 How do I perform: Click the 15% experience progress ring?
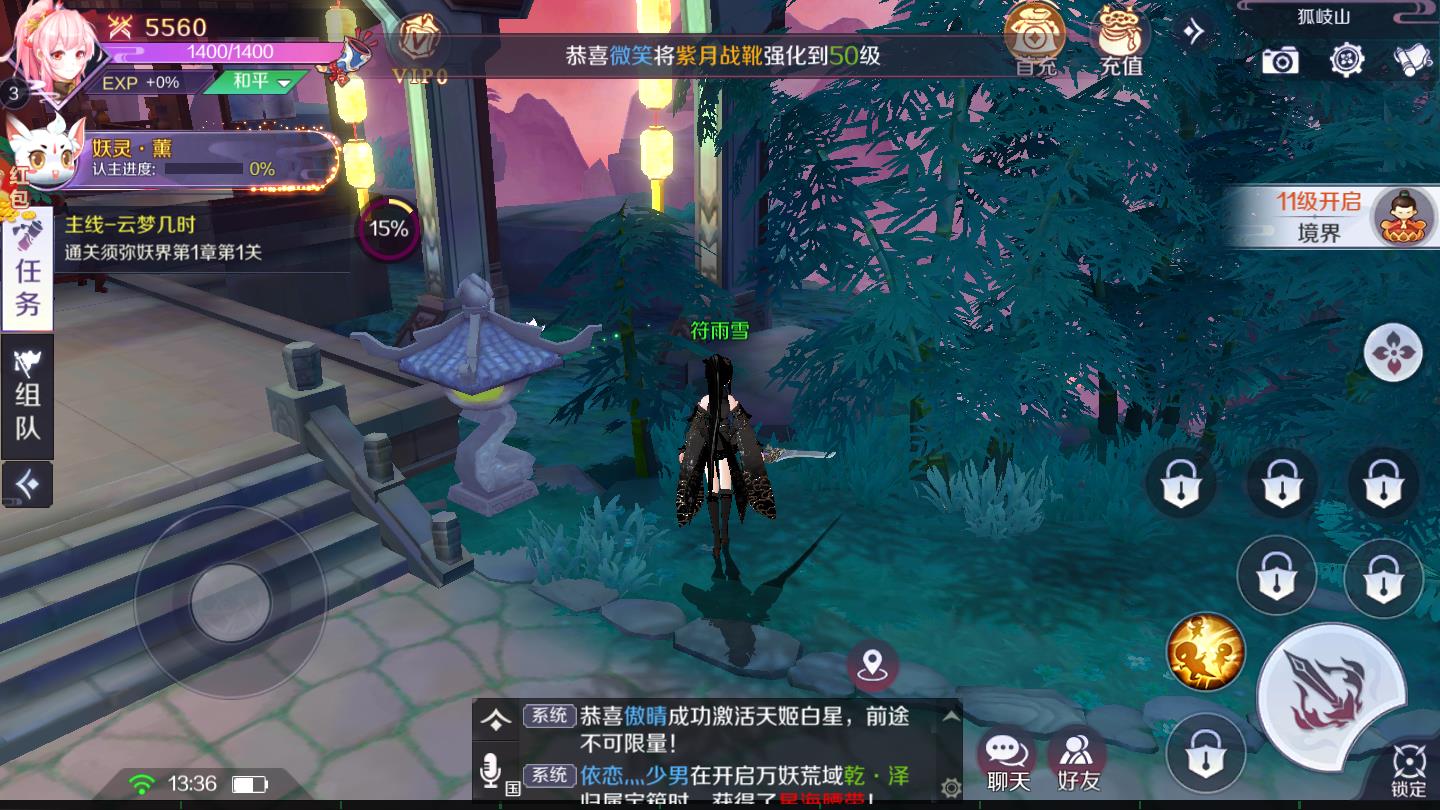click(x=389, y=227)
